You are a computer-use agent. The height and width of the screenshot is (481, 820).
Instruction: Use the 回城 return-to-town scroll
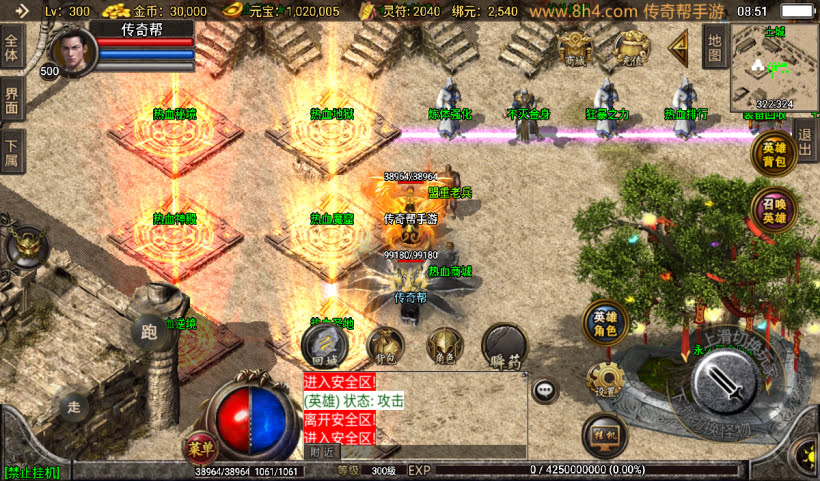click(324, 346)
